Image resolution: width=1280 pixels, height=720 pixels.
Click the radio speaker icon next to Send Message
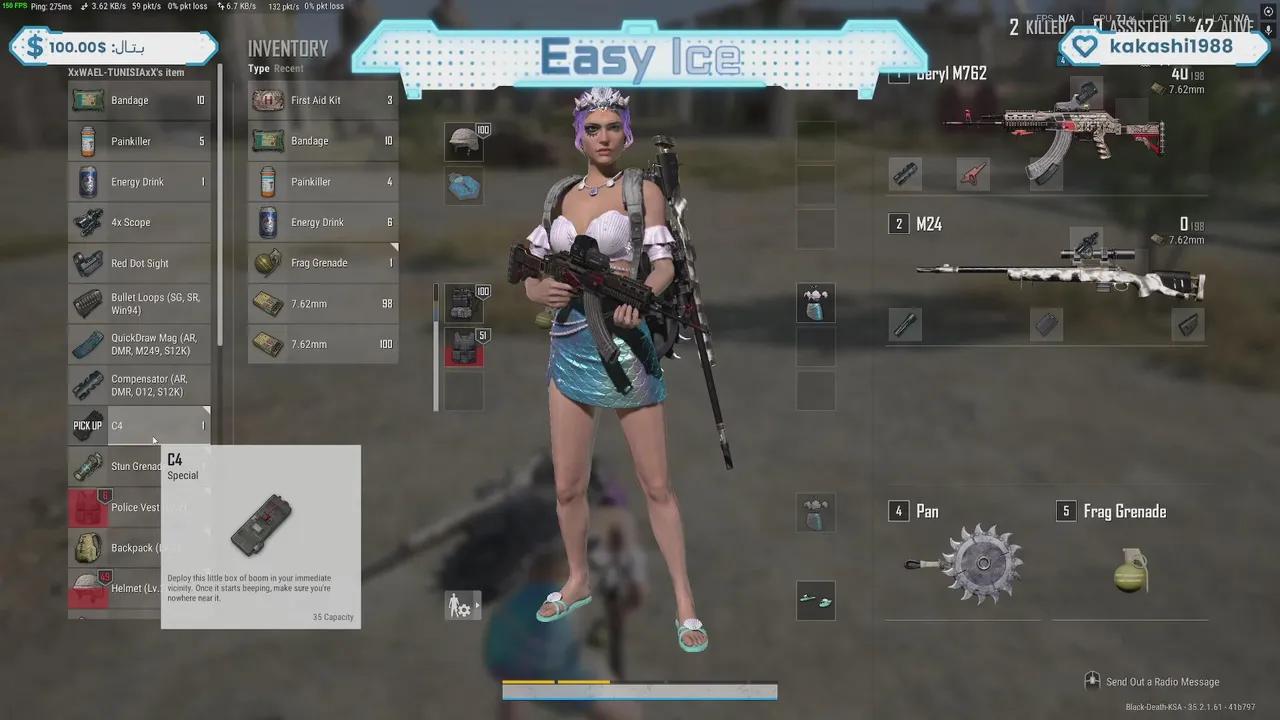point(1092,681)
